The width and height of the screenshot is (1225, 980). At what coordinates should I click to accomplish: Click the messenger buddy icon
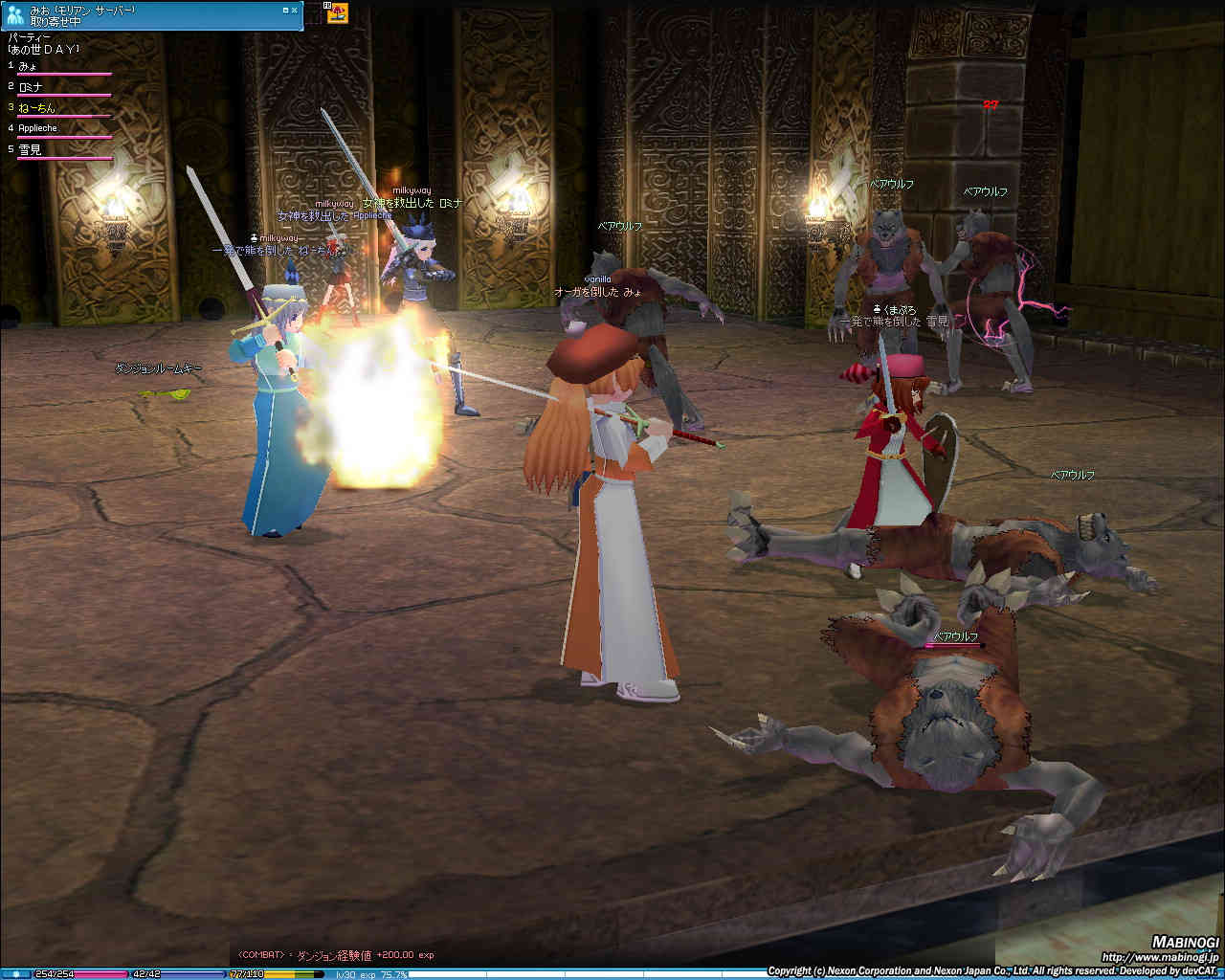click(14, 14)
